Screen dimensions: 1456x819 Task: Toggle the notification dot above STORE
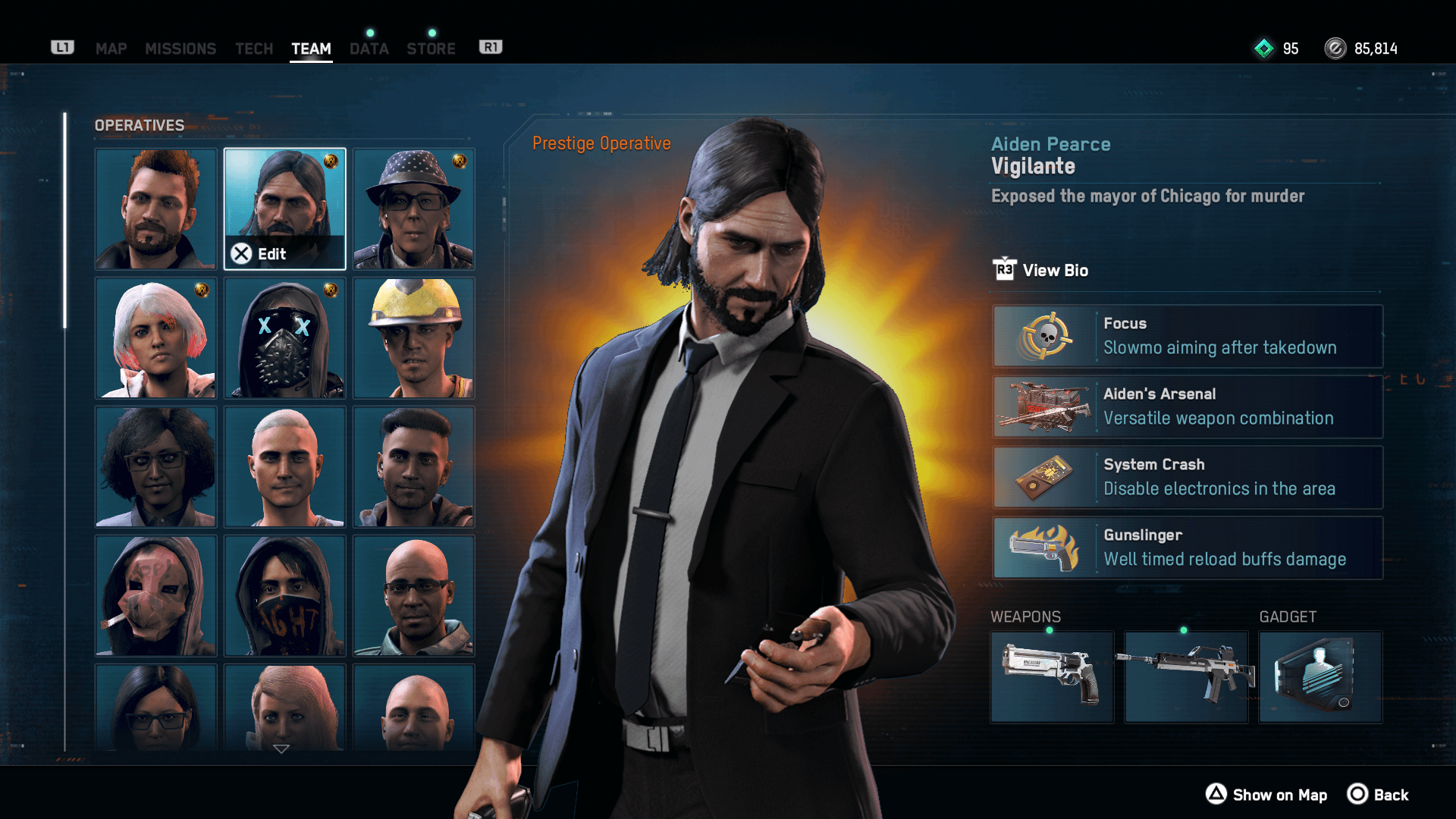click(x=432, y=33)
